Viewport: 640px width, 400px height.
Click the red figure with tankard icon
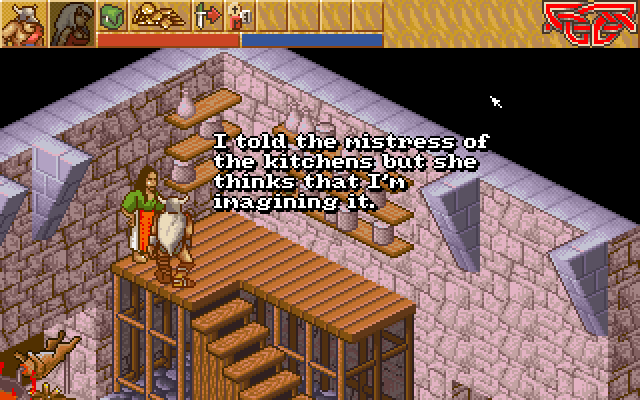pyautogui.click(x=241, y=17)
